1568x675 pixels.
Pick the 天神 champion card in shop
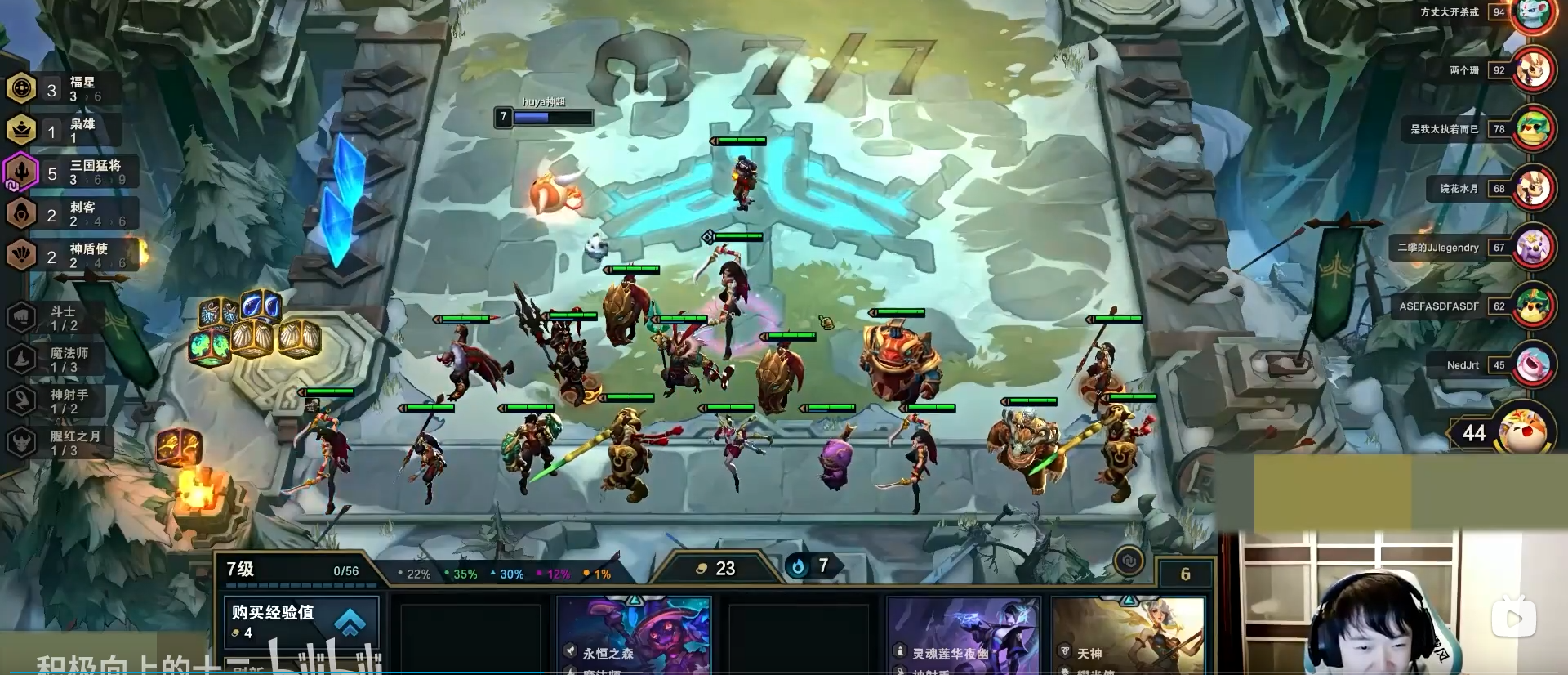coord(1129,637)
